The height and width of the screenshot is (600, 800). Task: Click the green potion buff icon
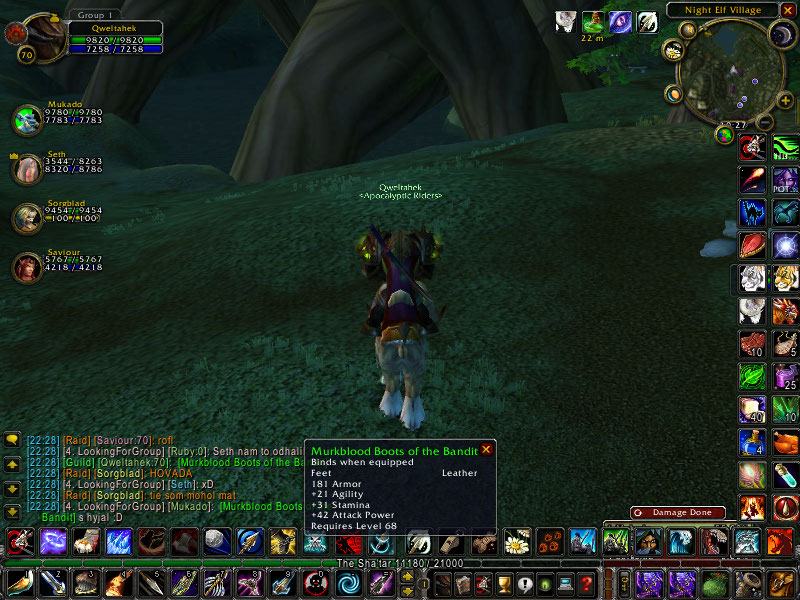tap(594, 21)
